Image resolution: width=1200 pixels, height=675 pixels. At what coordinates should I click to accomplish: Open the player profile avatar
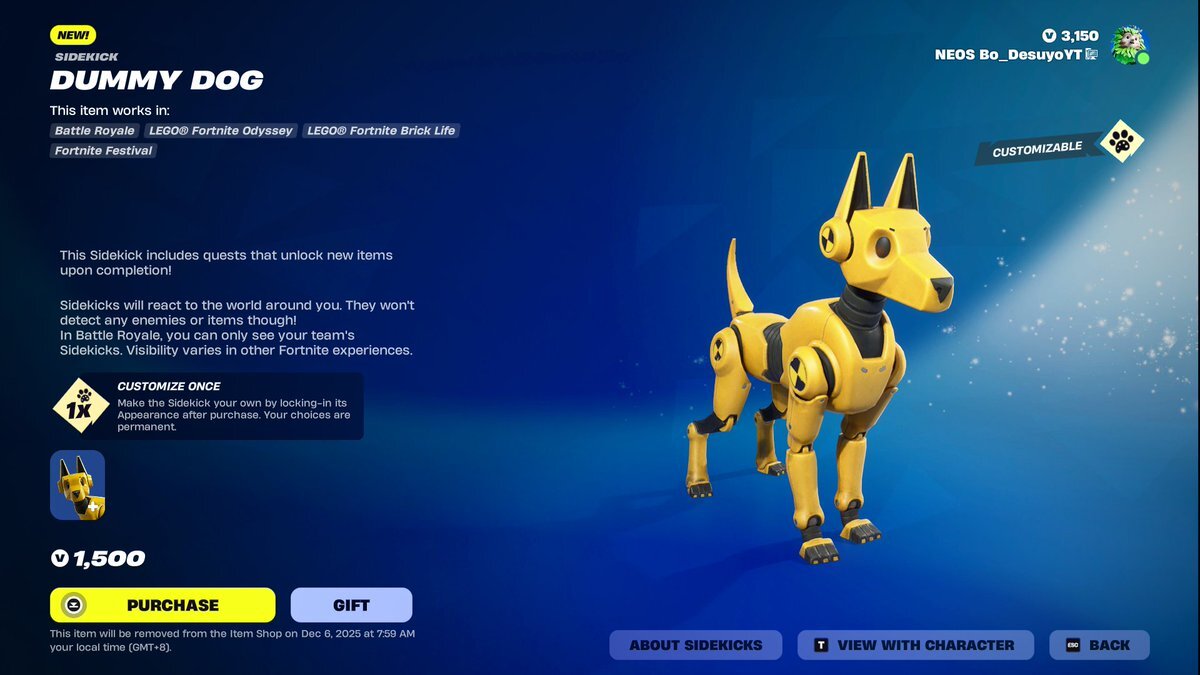pos(1130,45)
